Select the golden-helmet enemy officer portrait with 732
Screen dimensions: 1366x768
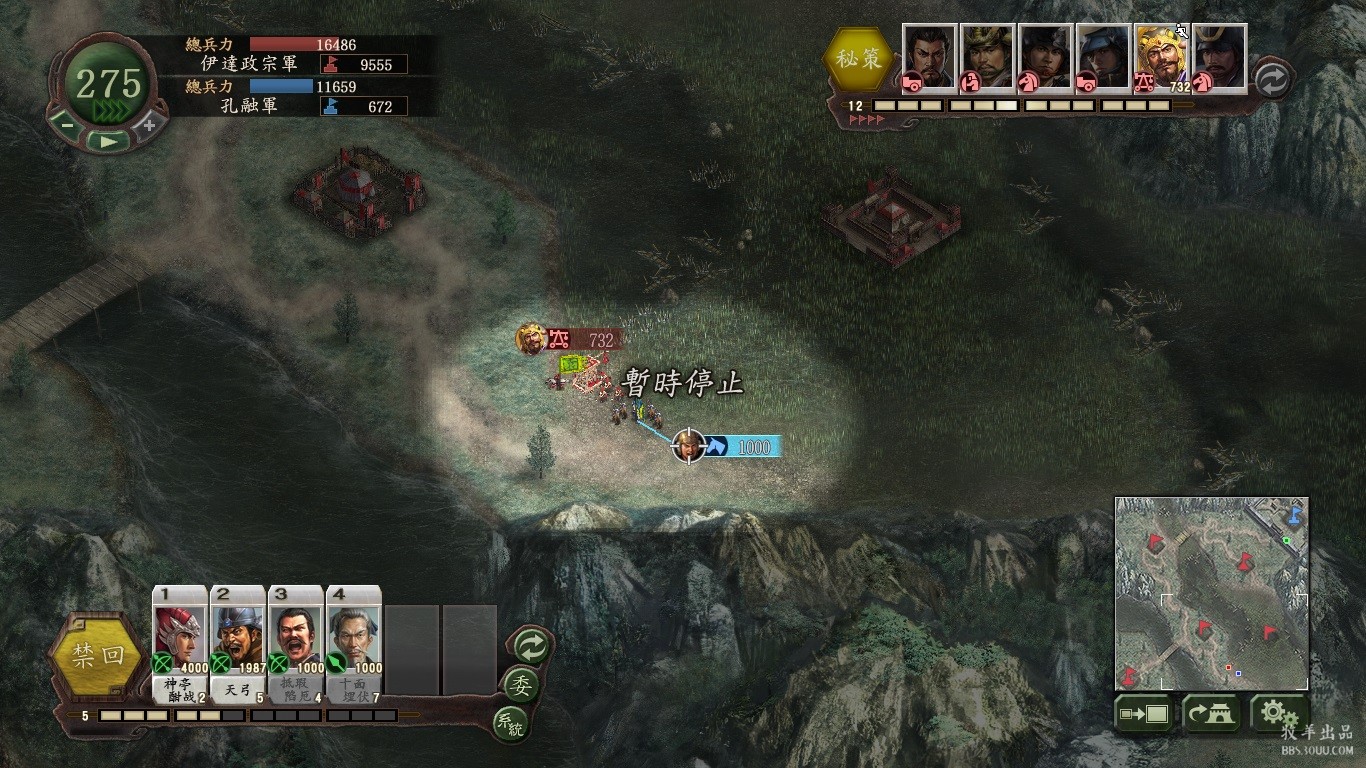[1162, 58]
